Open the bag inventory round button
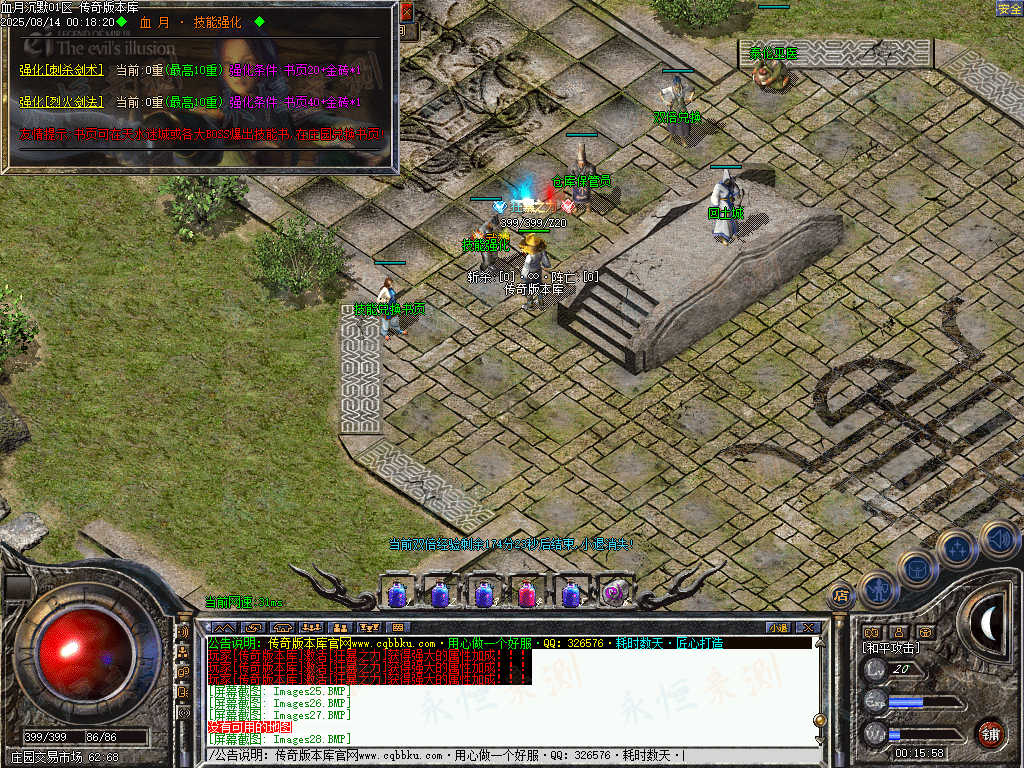The image size is (1024, 768). click(x=917, y=568)
